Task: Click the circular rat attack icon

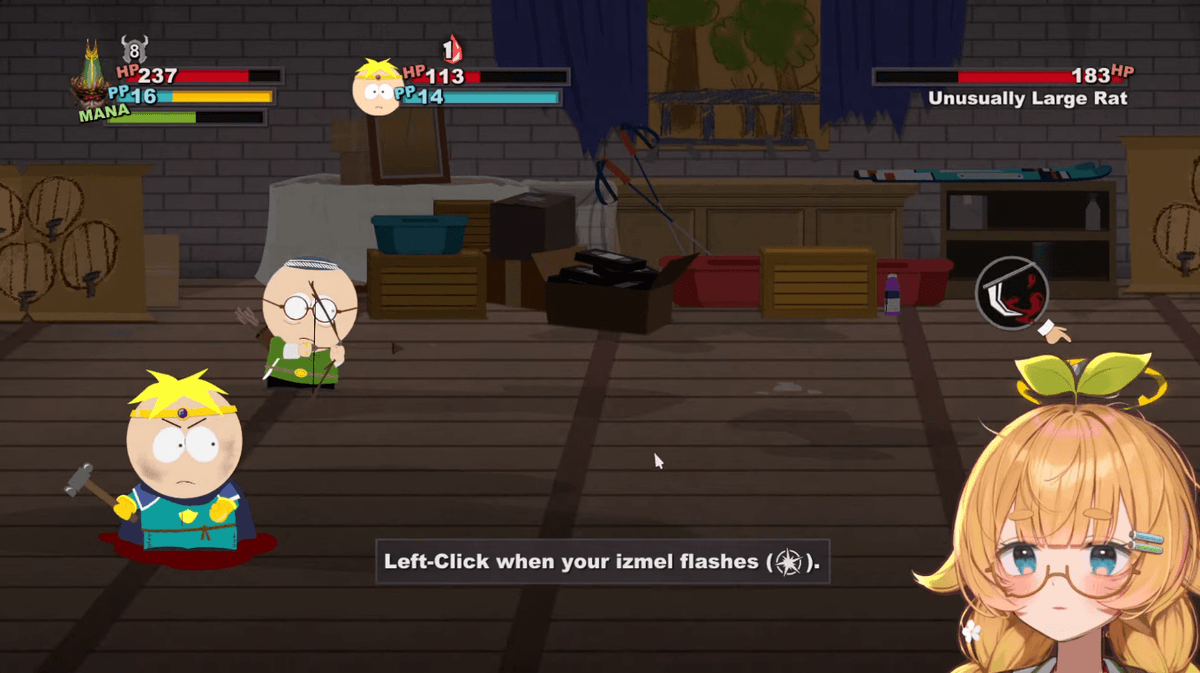Action: tap(1012, 291)
